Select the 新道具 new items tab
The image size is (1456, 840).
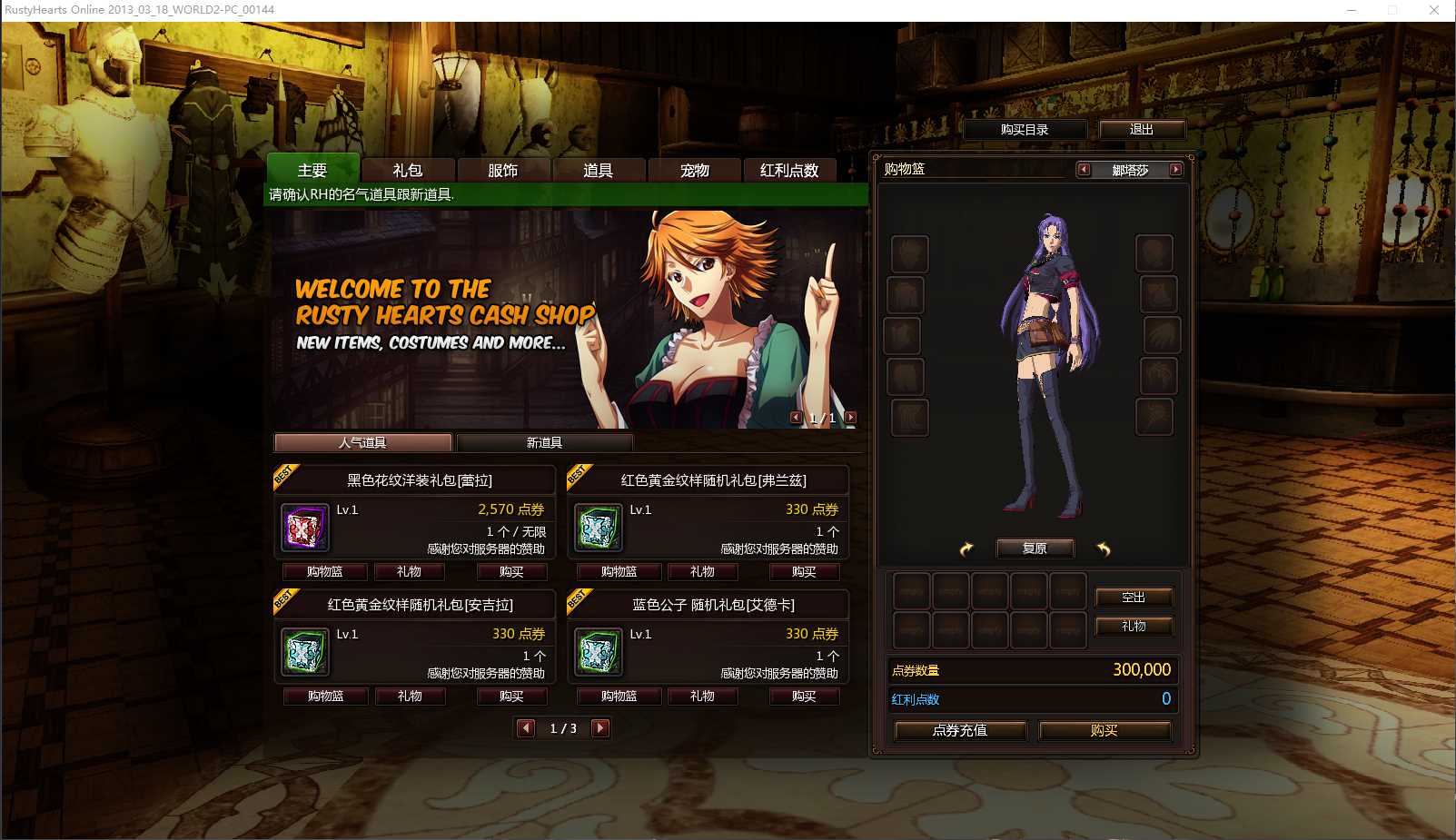coord(544,442)
